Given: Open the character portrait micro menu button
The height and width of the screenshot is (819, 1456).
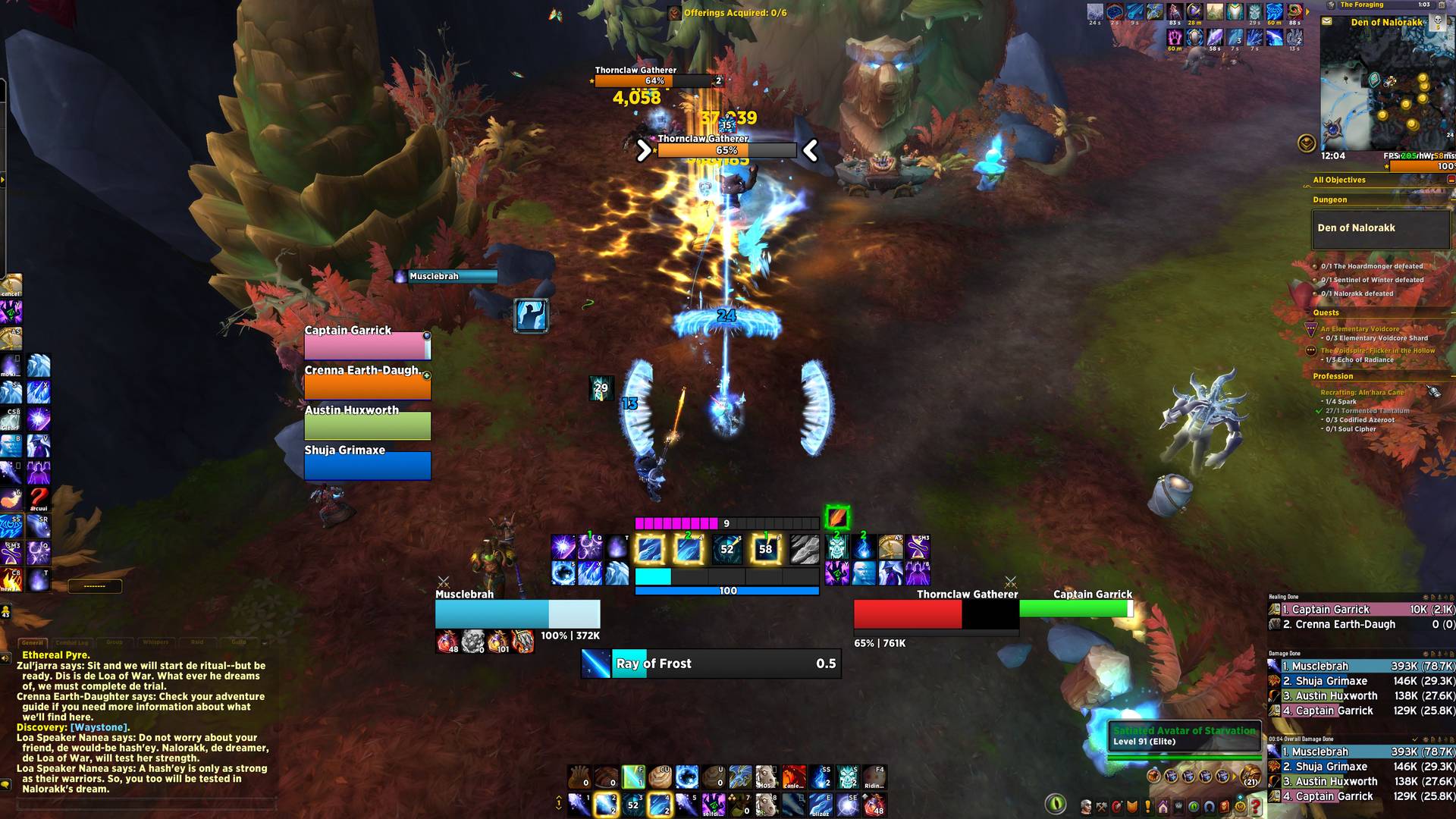Looking at the screenshot, I should coord(1087,806).
